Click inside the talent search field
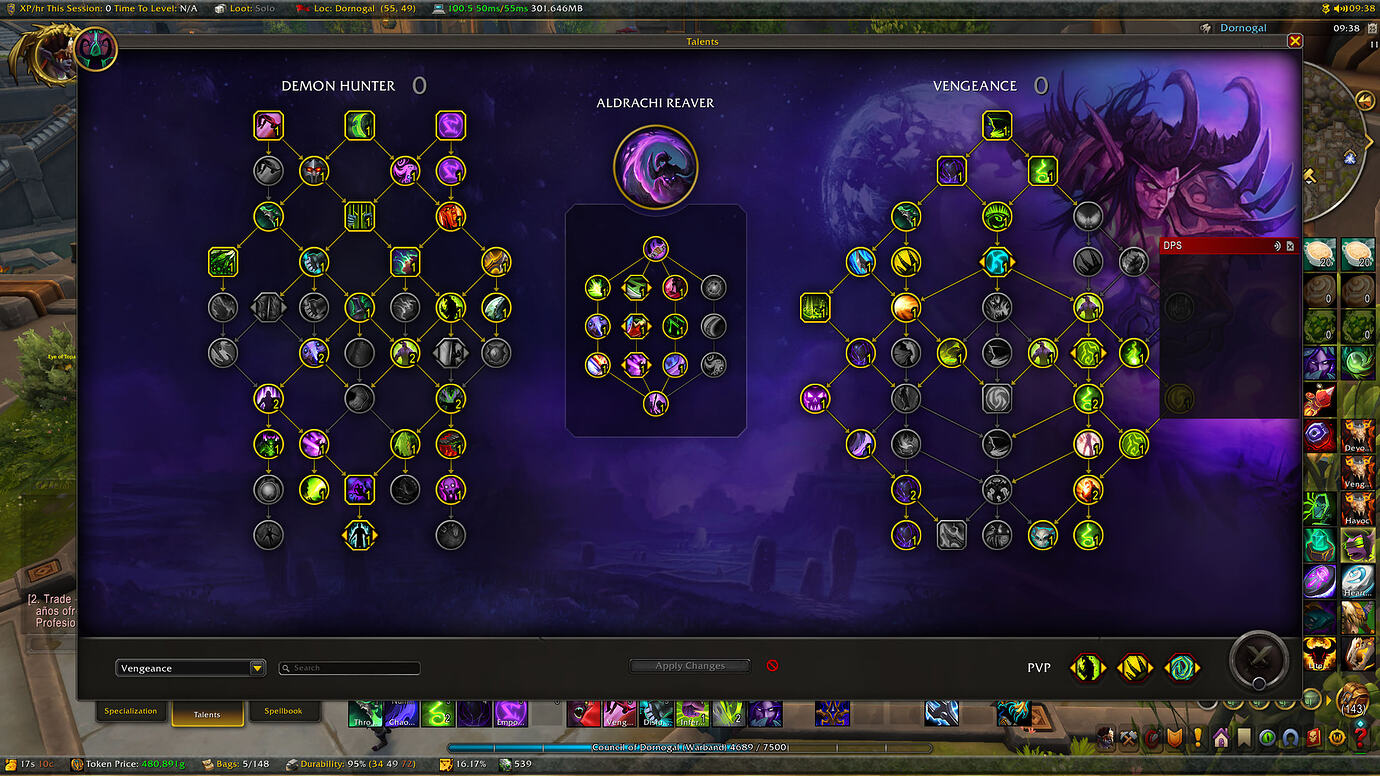The image size is (1380, 776). point(349,668)
